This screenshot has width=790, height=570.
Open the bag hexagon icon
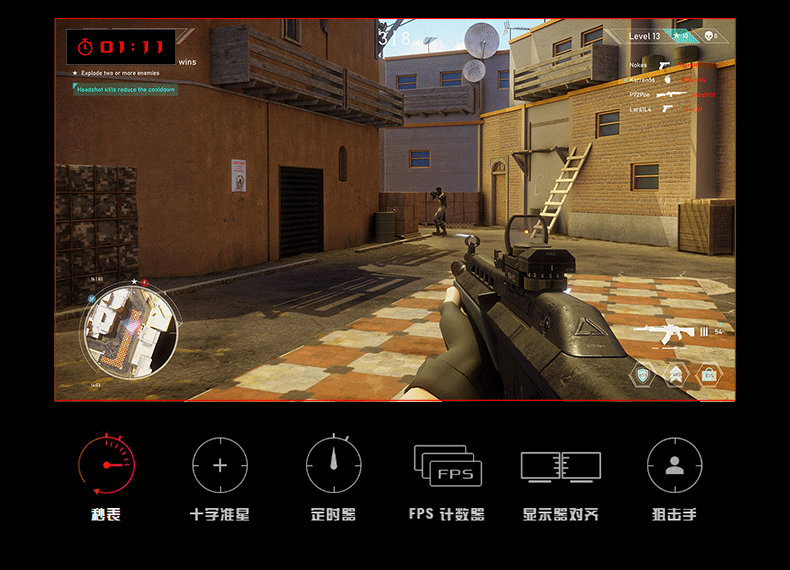coord(708,375)
